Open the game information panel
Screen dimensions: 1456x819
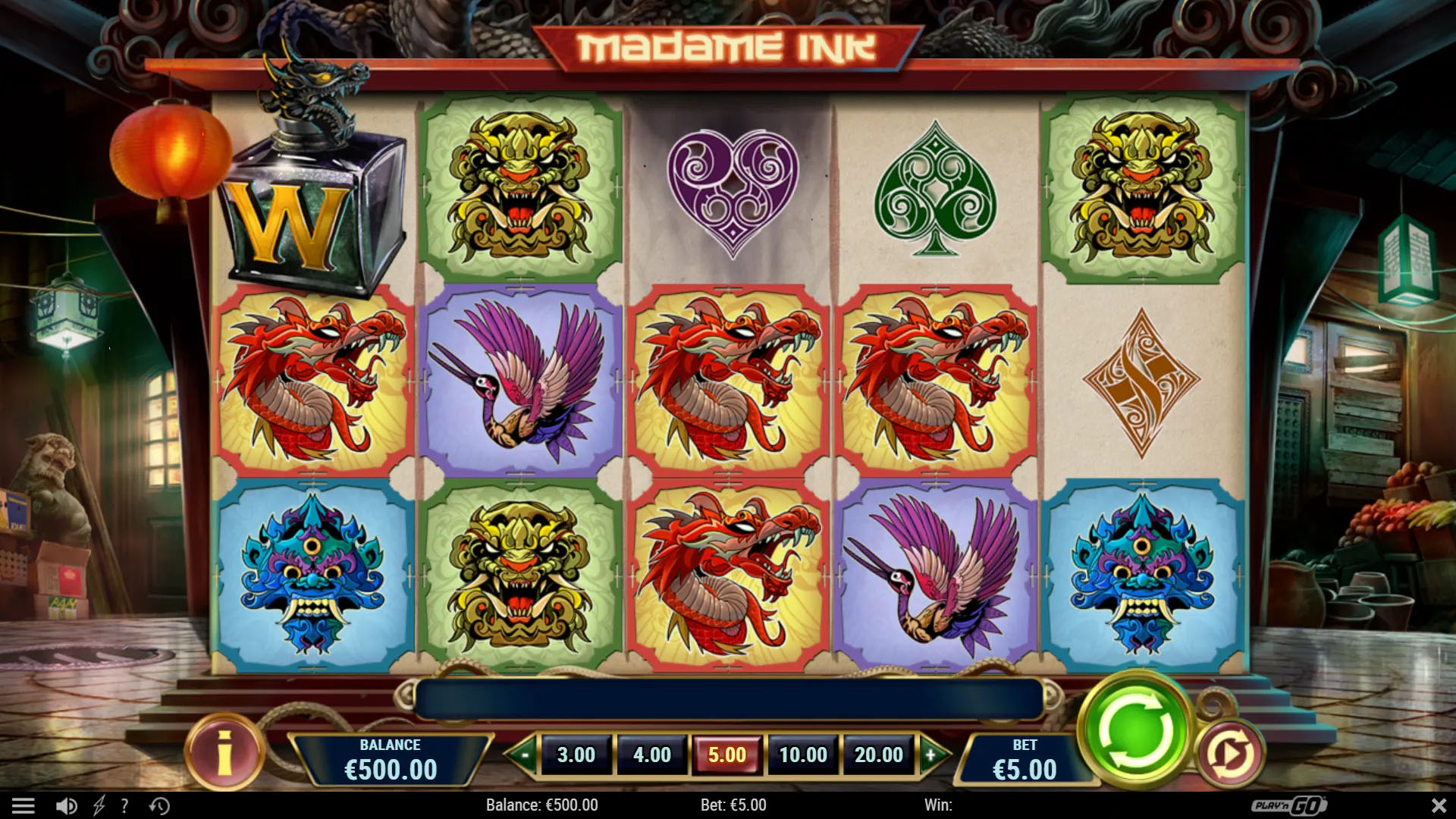click(x=223, y=753)
